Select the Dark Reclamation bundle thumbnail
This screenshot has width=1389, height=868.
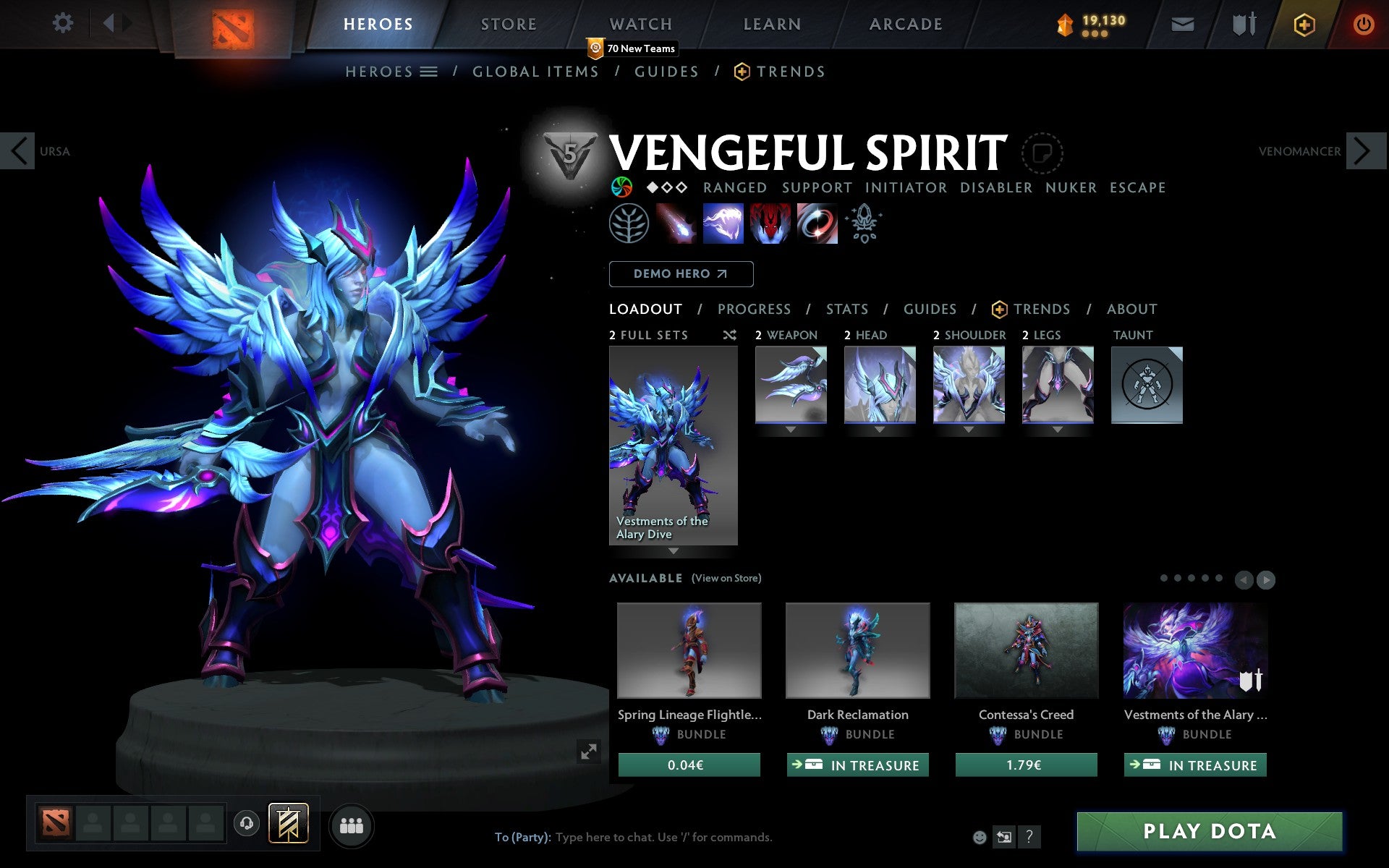pos(857,650)
